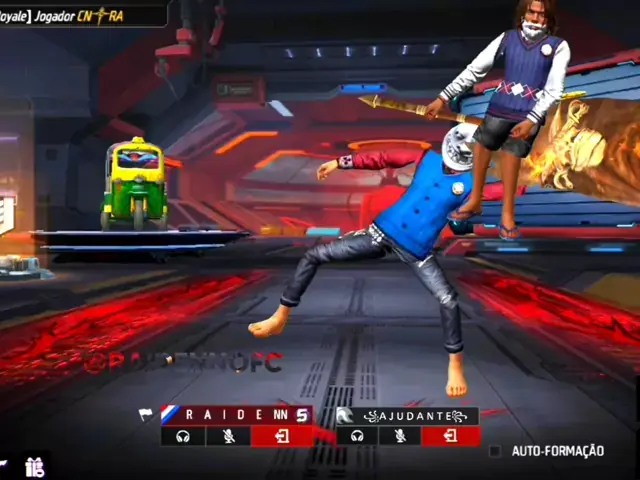640x480 pixels.
Task: Open the Jogador announcement banner
Action: click(80, 13)
